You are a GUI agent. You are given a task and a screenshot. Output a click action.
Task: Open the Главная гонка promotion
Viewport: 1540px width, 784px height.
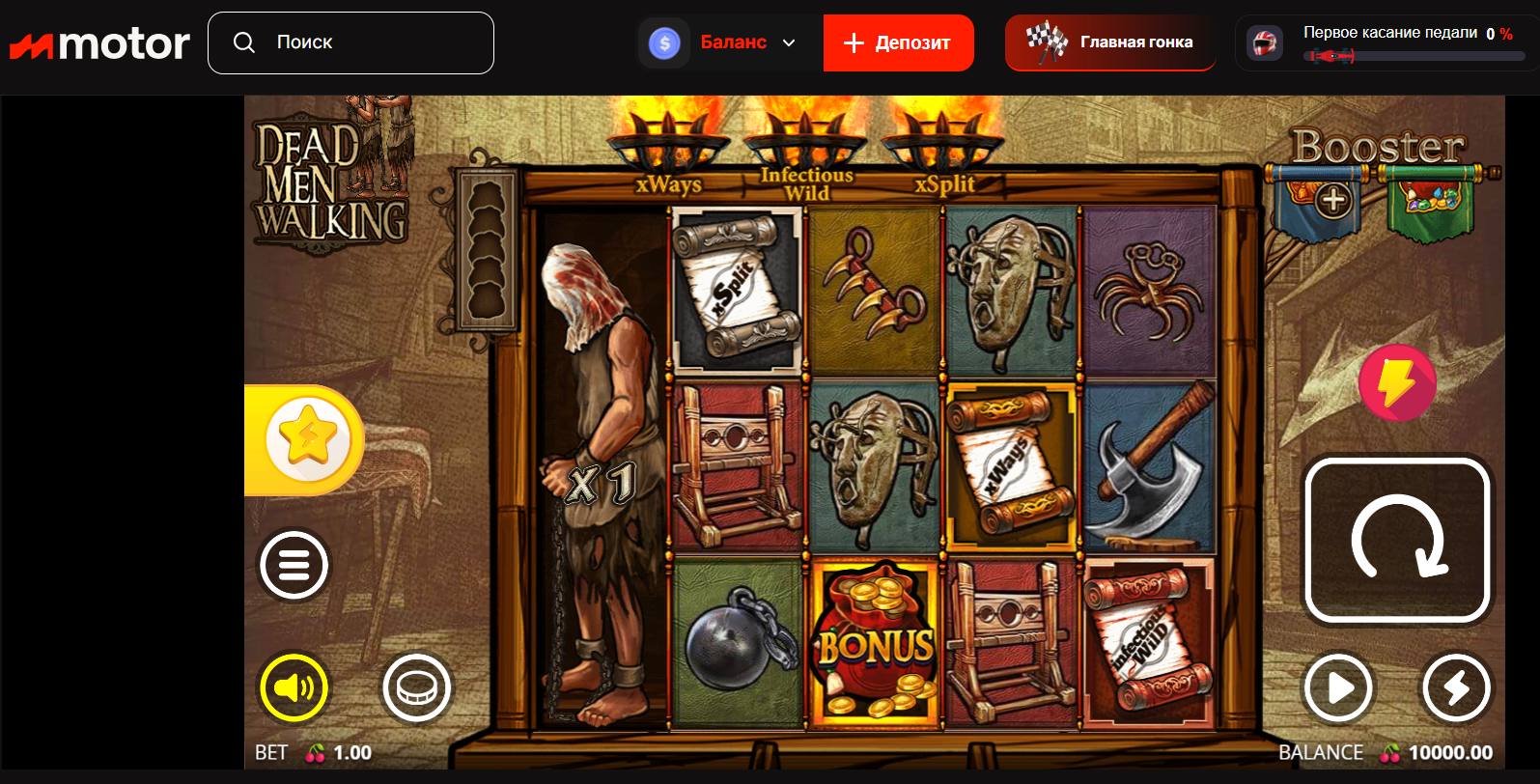1110,42
